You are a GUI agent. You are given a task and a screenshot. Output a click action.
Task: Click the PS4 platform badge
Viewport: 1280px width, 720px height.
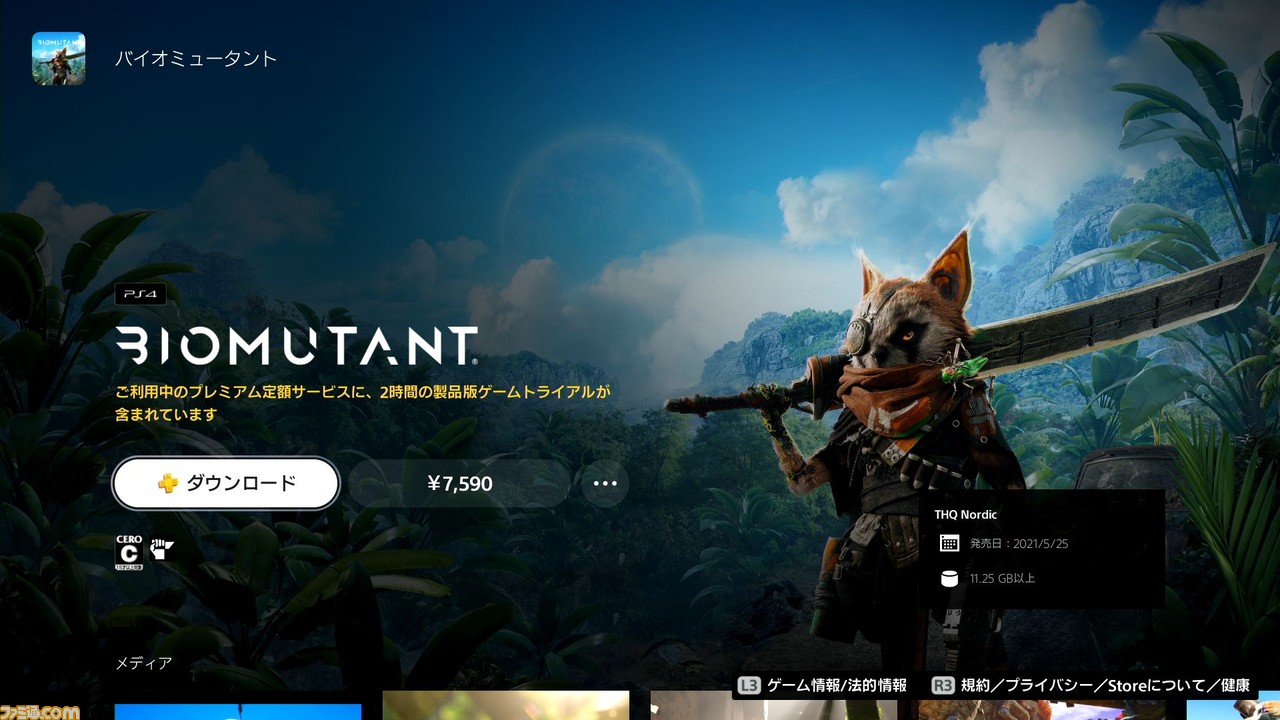[x=140, y=294]
